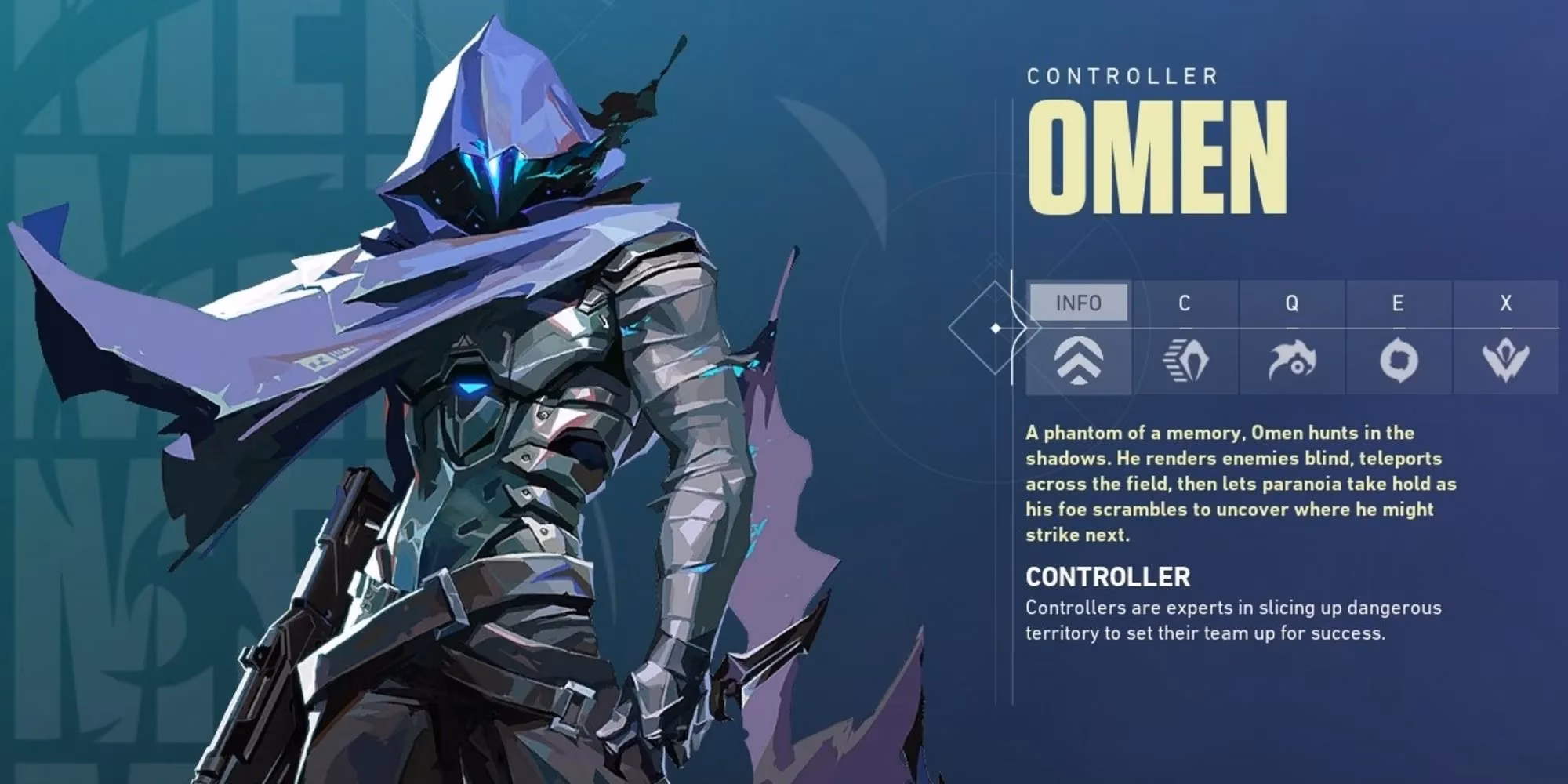Select the INFO tab

pyautogui.click(x=1079, y=303)
